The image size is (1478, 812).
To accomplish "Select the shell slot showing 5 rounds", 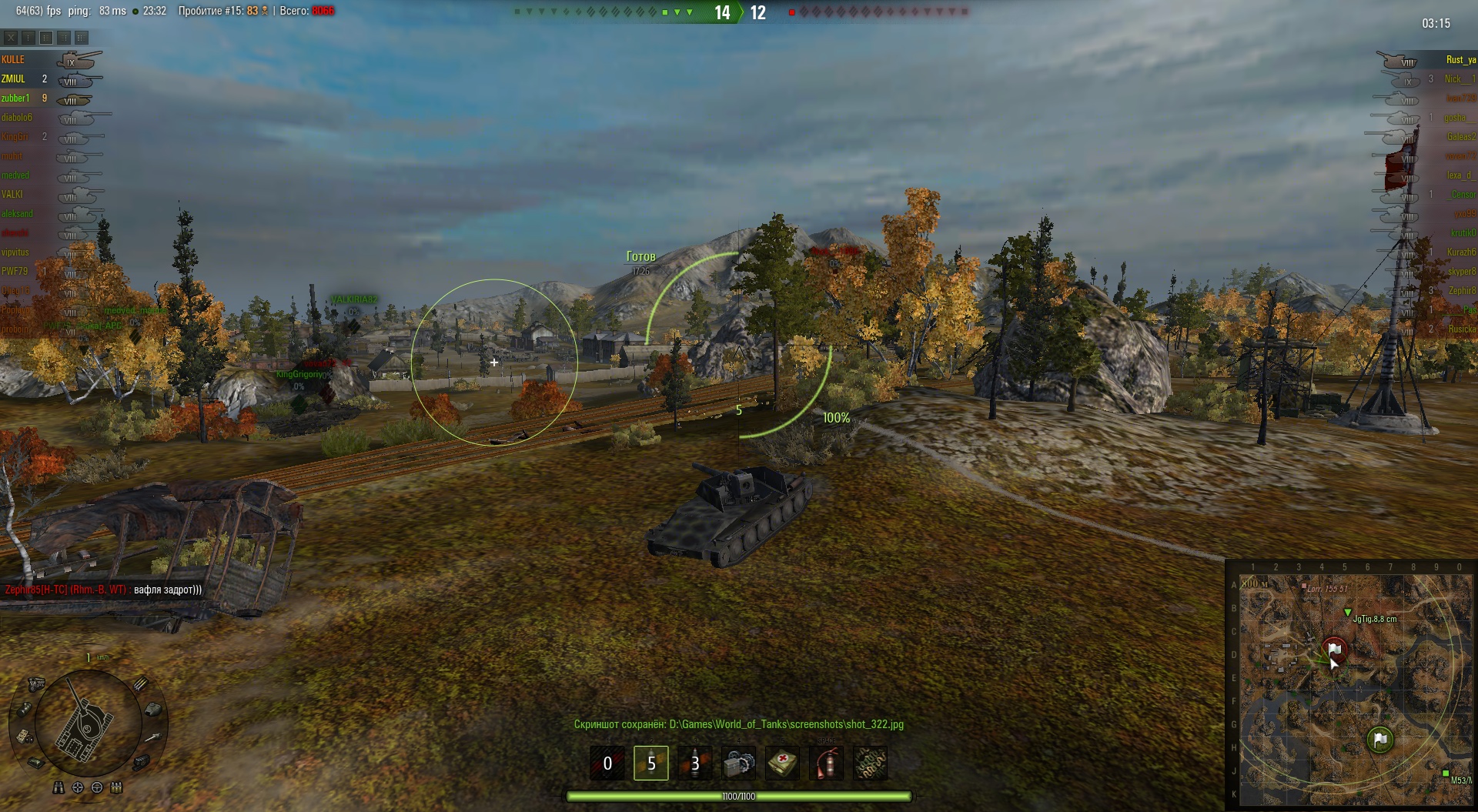I will 650,763.
